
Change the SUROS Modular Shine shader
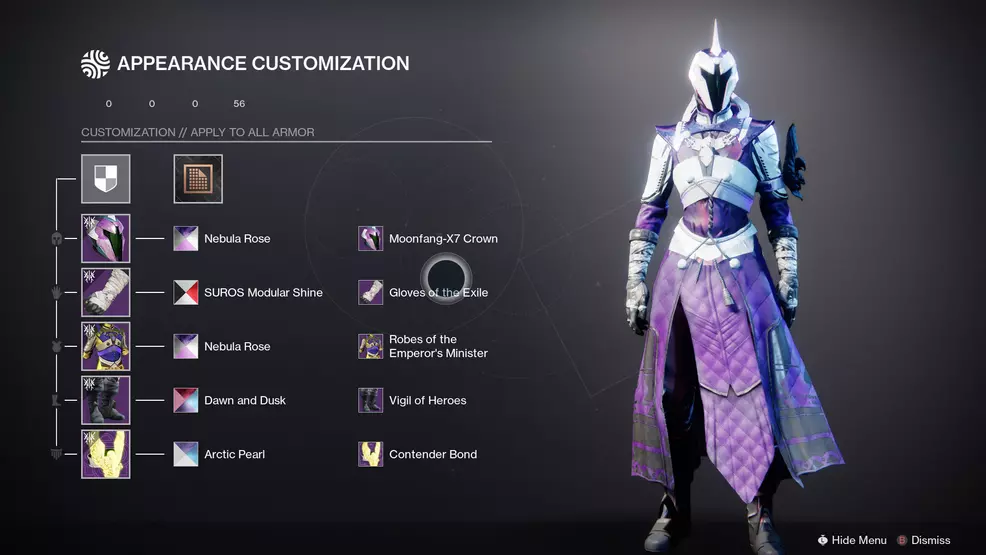[186, 293]
